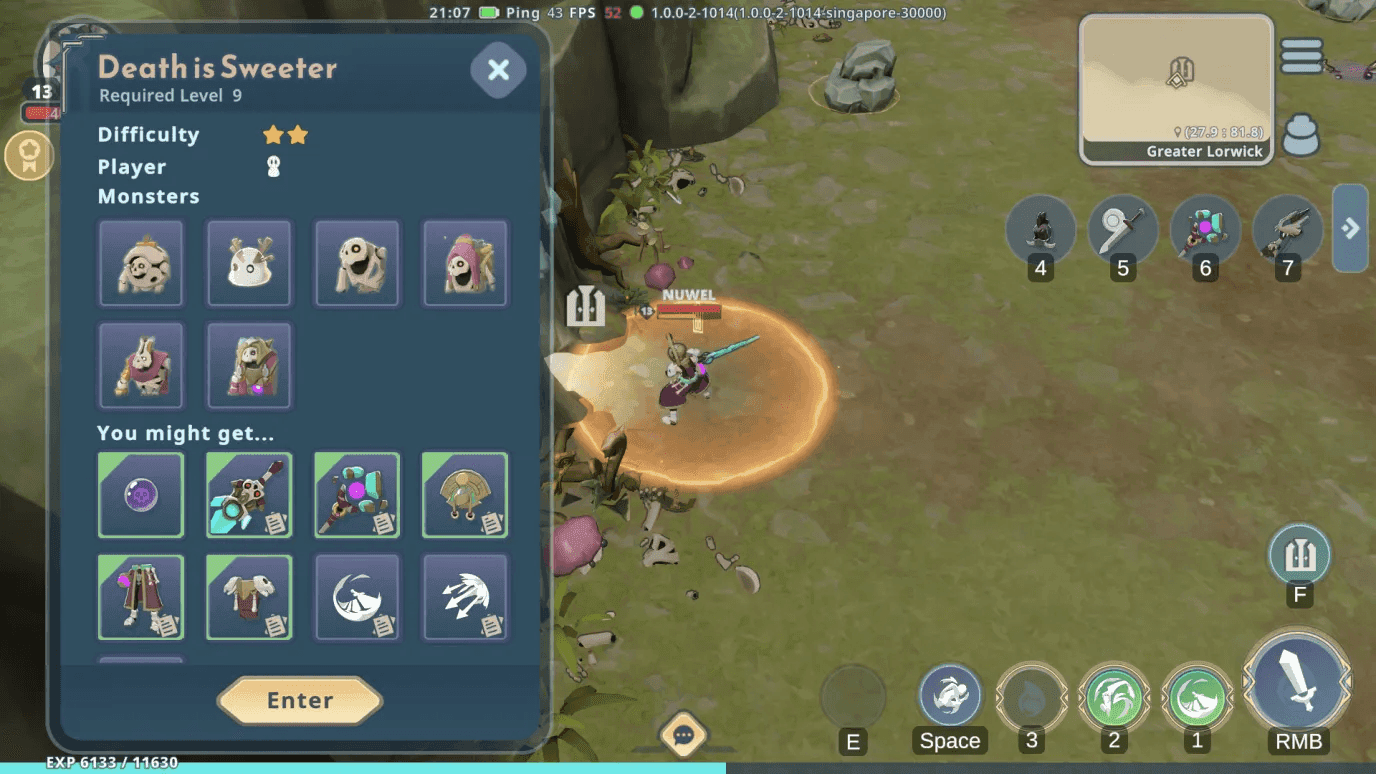Tap the dungeon gate interact button

tap(1299, 555)
